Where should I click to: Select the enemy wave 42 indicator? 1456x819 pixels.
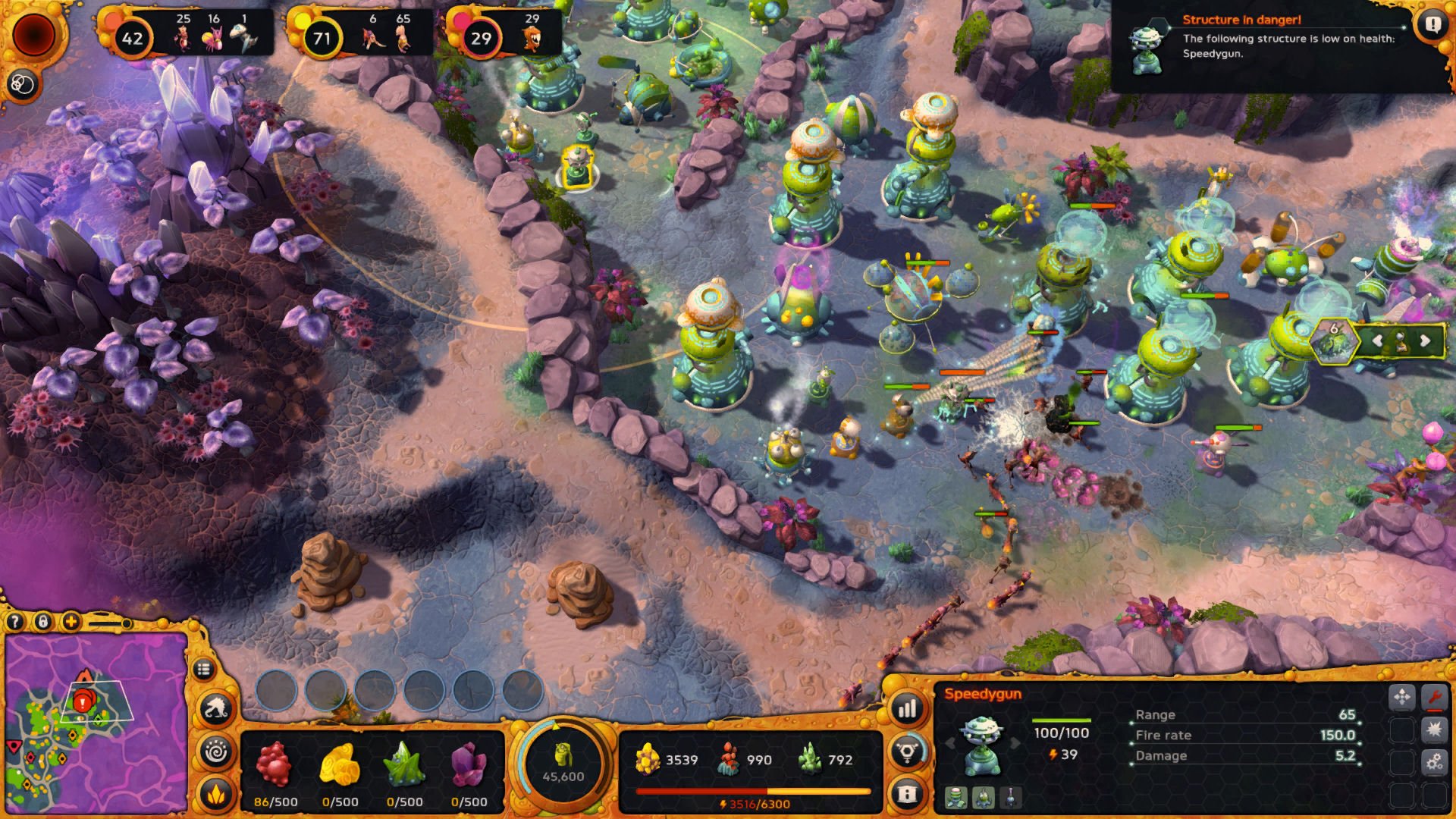132,38
